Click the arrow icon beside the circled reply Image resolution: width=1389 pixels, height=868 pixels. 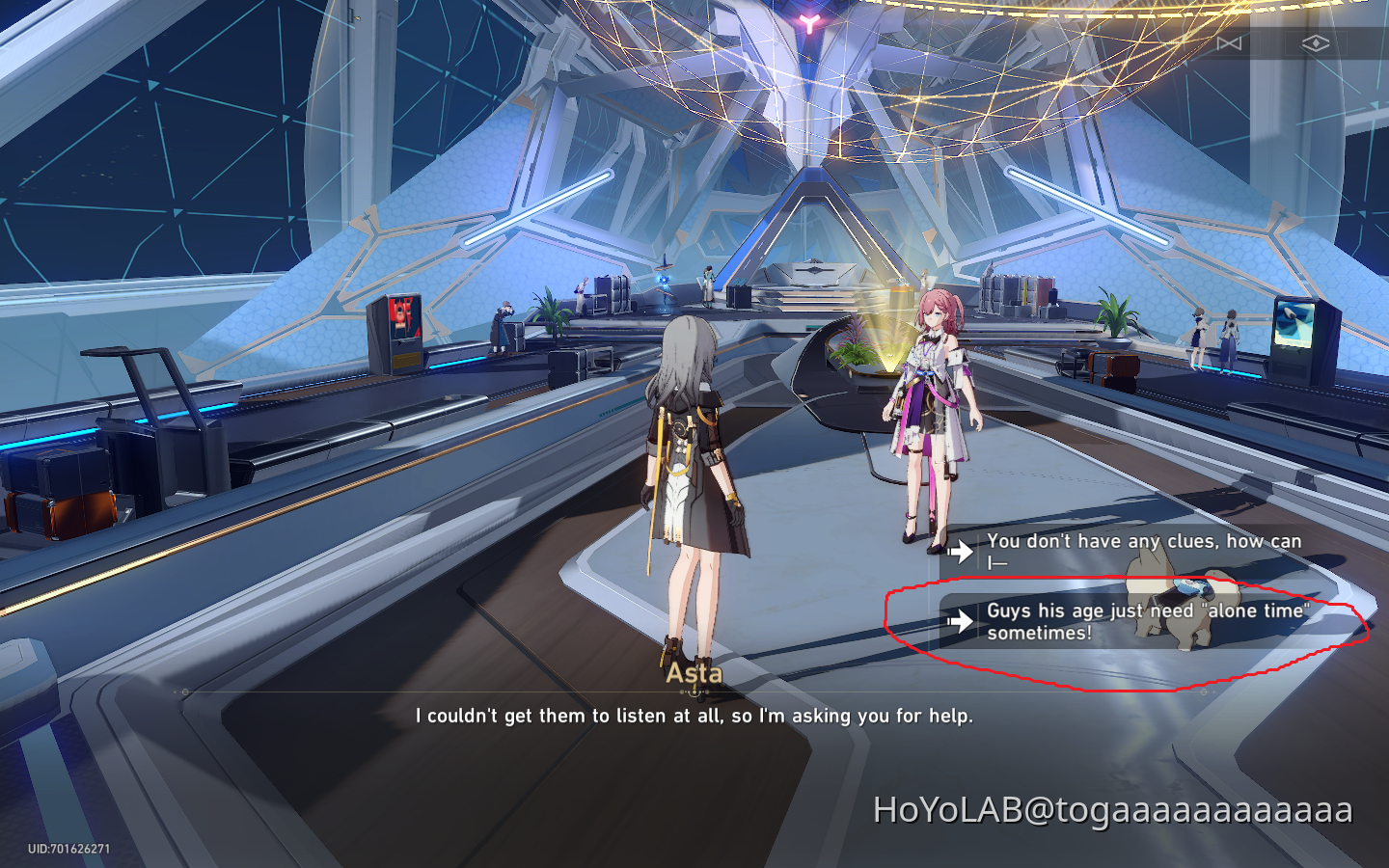pos(961,620)
